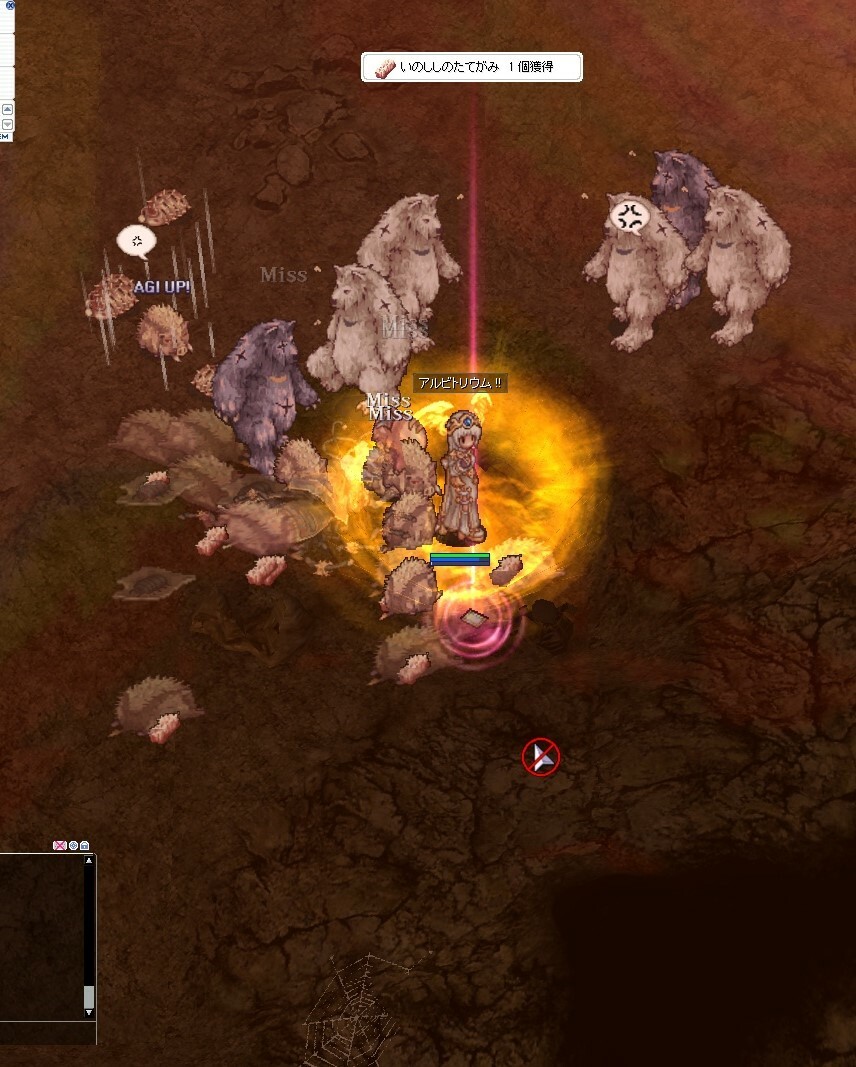Click the chat input bar below the log
Image resolution: width=856 pixels, height=1067 pixels.
point(45,1032)
